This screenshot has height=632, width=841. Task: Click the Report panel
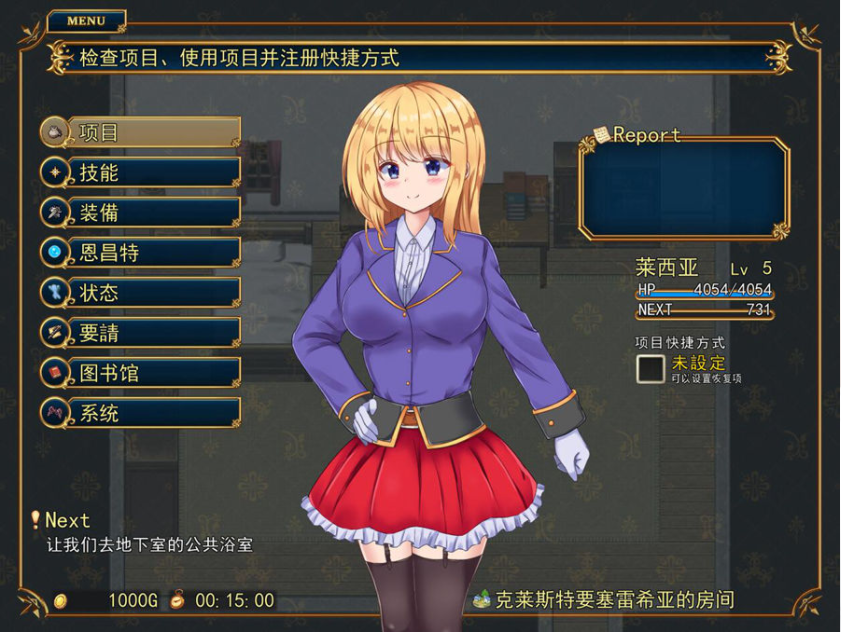683,189
